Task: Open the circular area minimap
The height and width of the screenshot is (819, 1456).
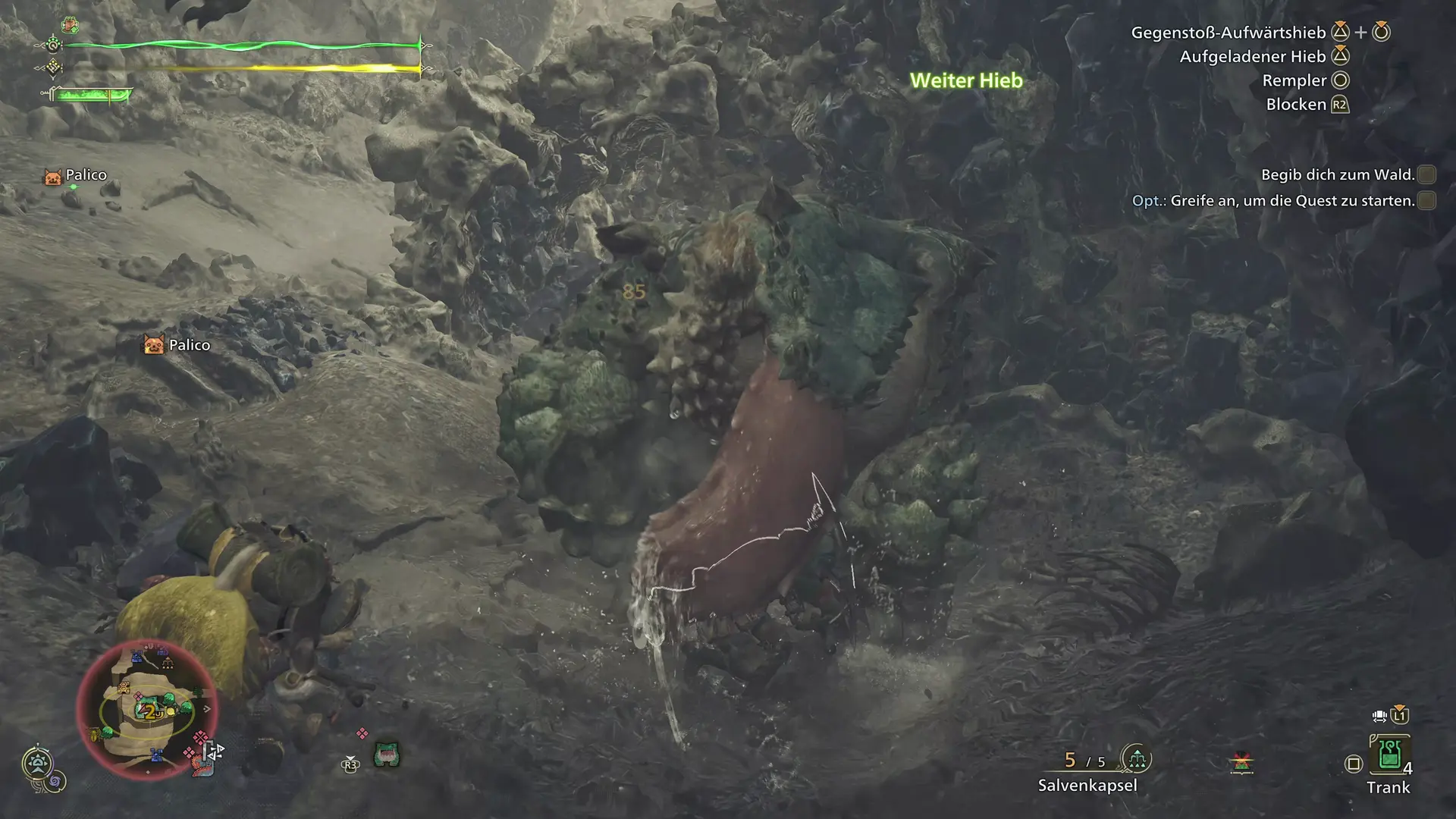Action: pos(147,710)
